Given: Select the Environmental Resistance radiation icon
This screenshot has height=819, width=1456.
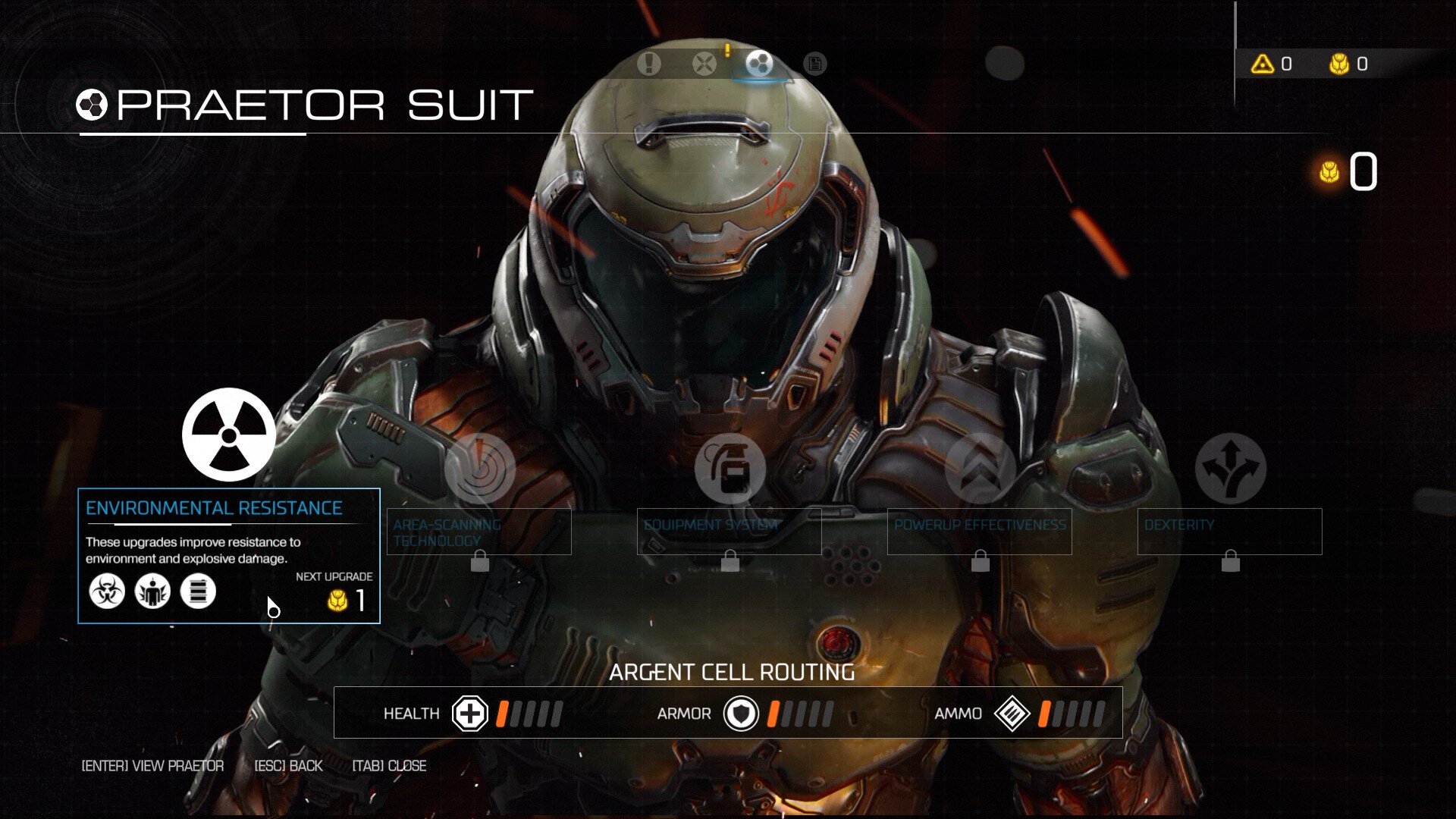Looking at the screenshot, I should [x=228, y=435].
